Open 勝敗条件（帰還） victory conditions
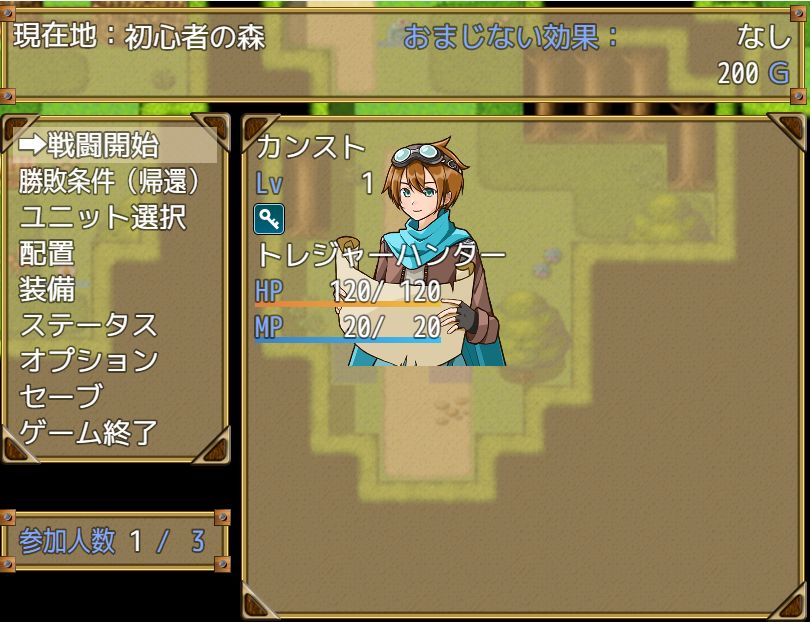The width and height of the screenshot is (810, 622). 110,181
